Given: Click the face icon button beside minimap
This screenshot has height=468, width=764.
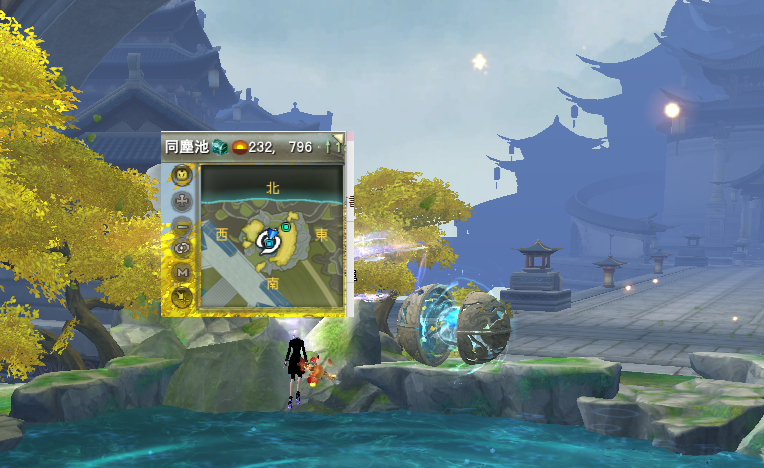Looking at the screenshot, I should click(x=182, y=176).
